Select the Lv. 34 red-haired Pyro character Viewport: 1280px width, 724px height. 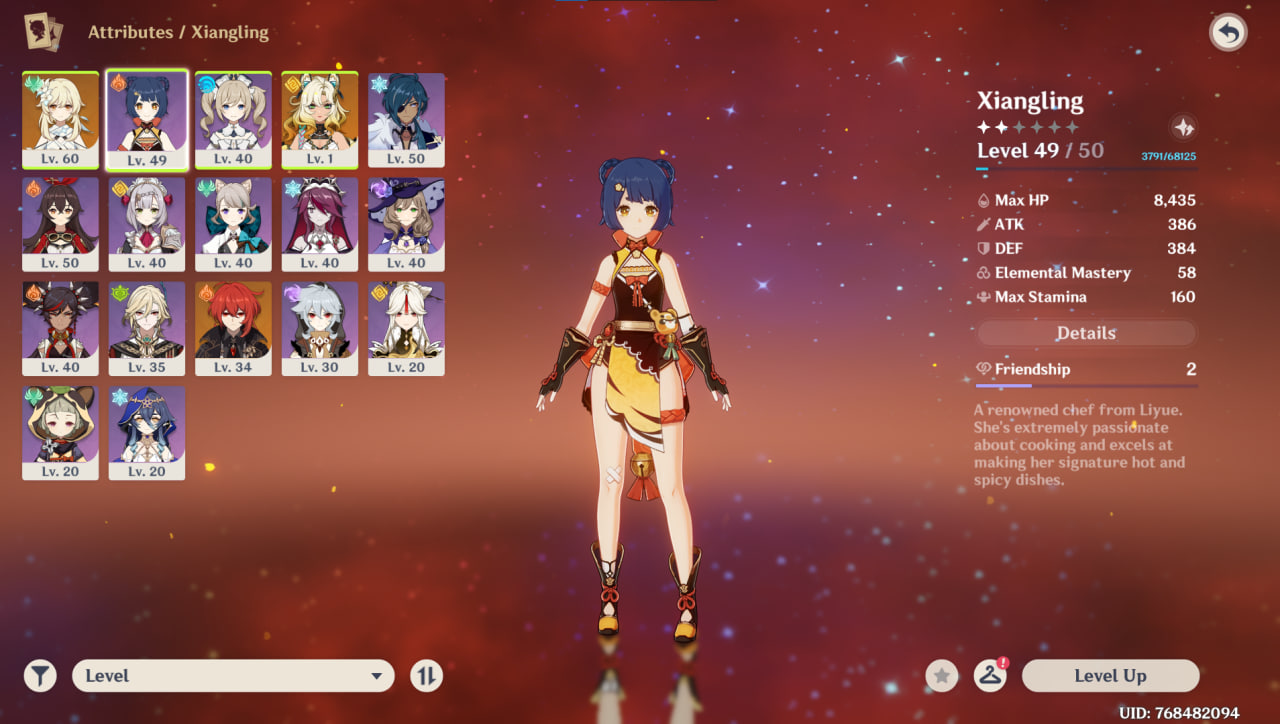(x=233, y=327)
